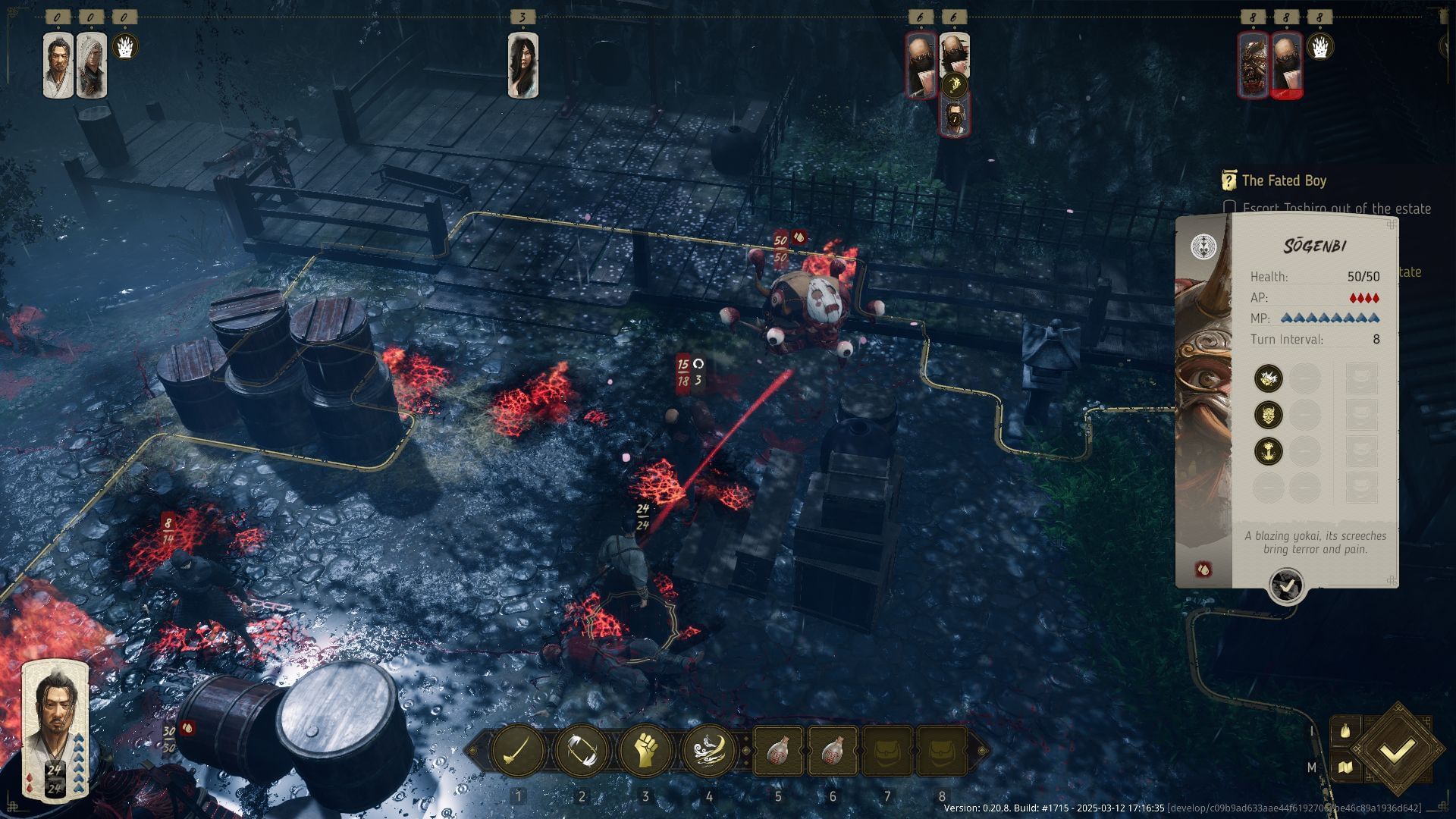Screen dimensions: 1456x819
Task: Inspect Sōgenbi's mushroom cloud skill icon
Action: (x=1268, y=450)
